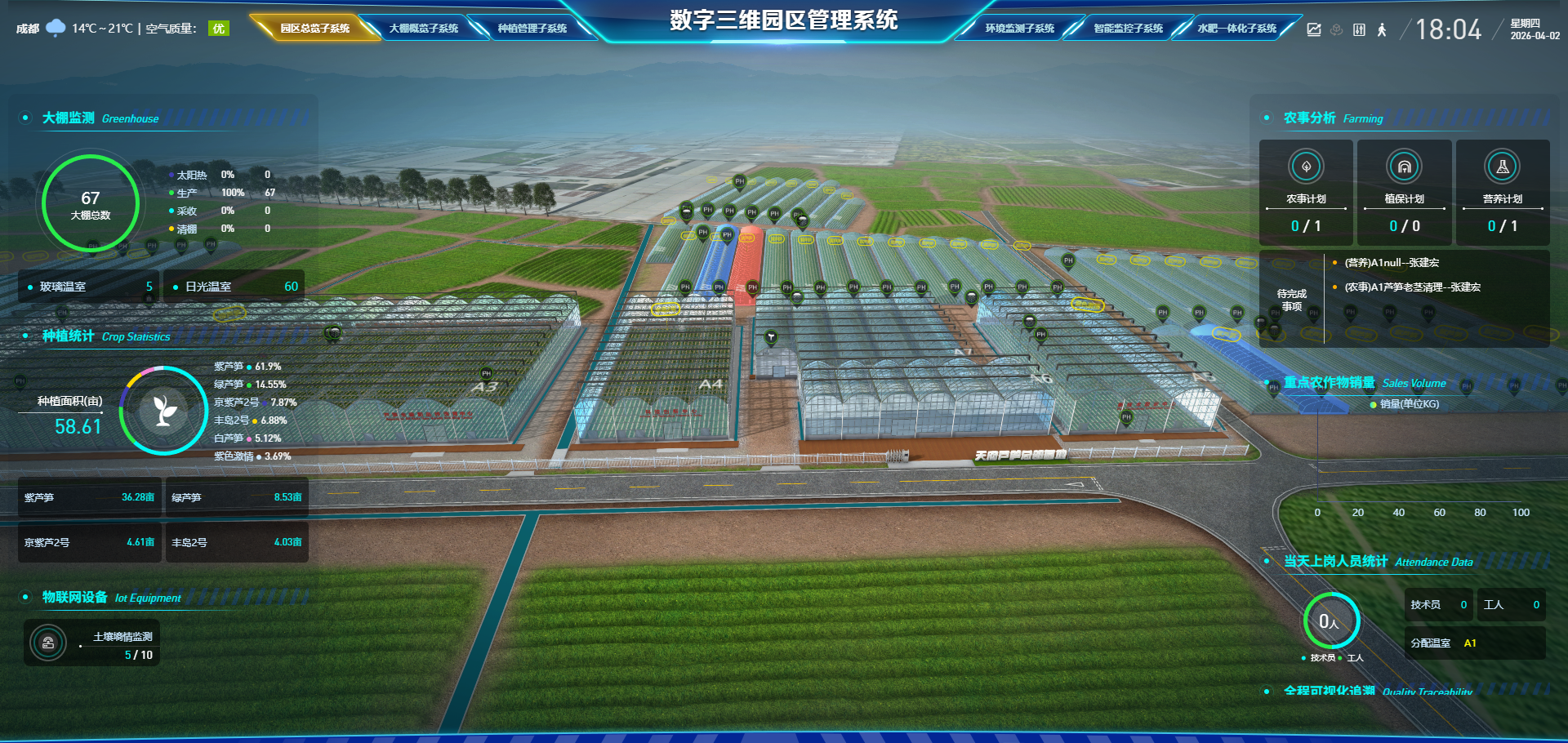Viewport: 1568px width, 743px height.
Task: Switch to the 园区总览子系统 tab
Action: click(314, 29)
